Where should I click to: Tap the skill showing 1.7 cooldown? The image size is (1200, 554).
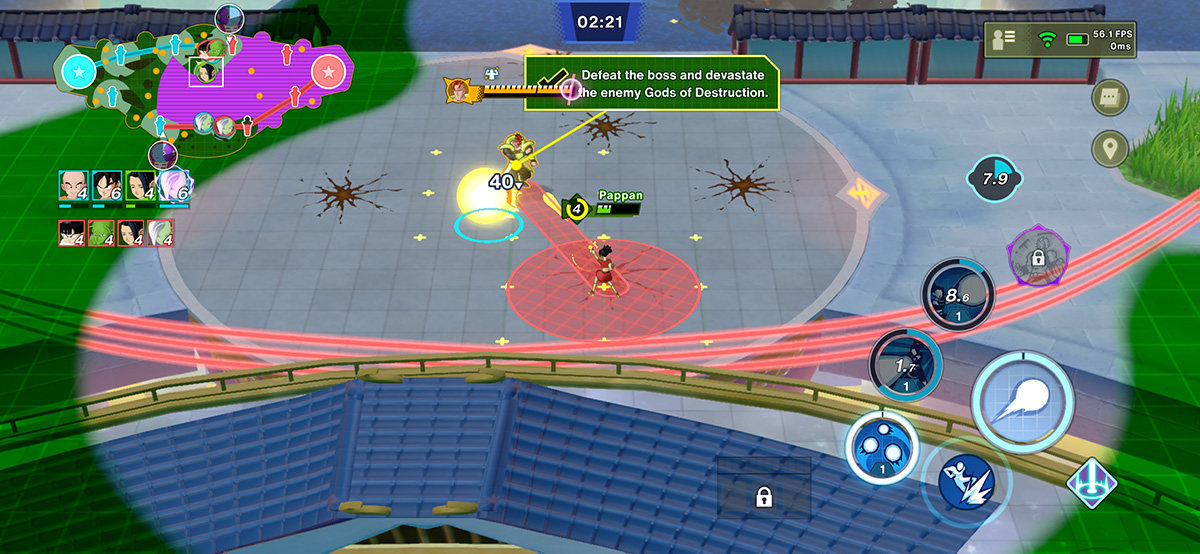tap(905, 363)
